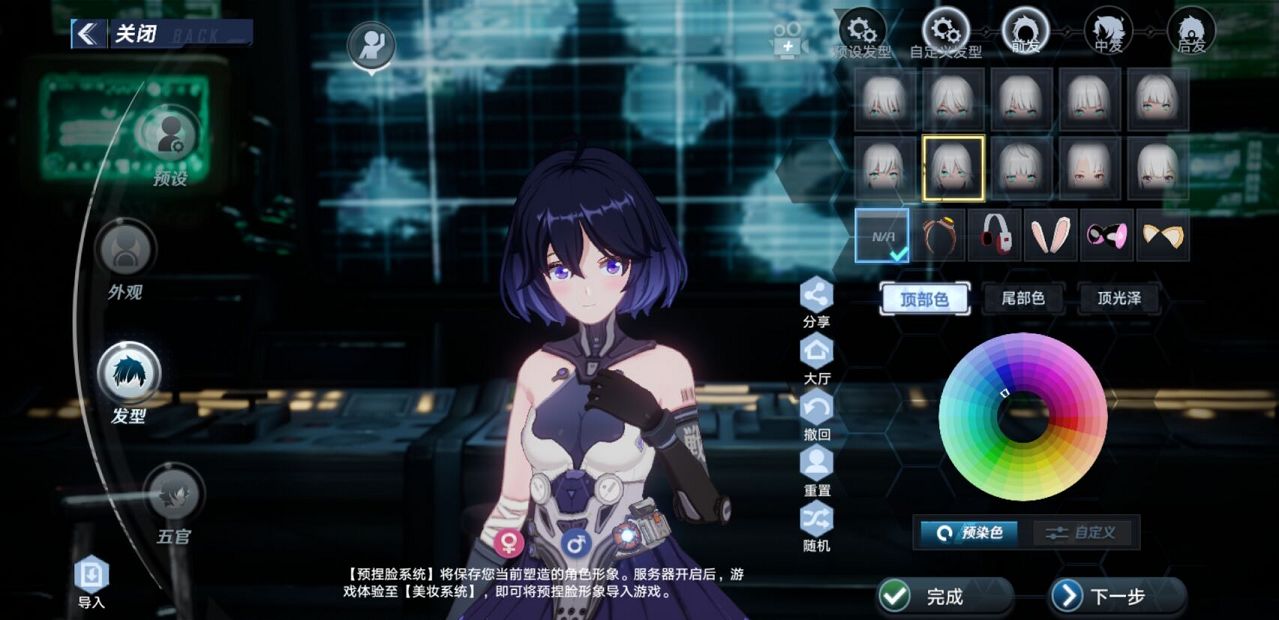1279x620 pixels.
Task: Click the 导入 import button
Action: click(91, 575)
